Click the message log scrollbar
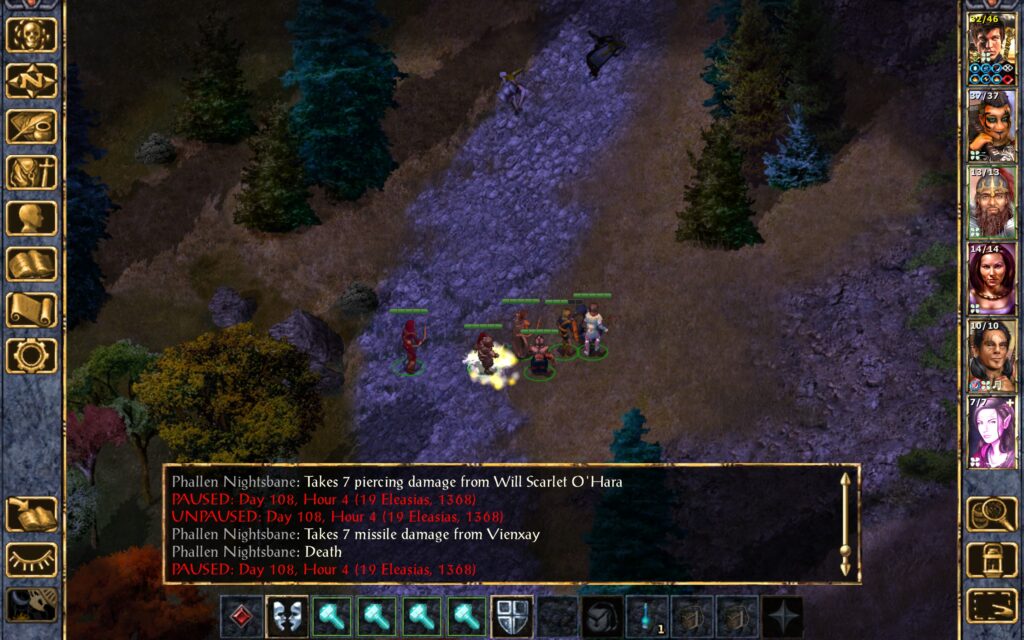The width and height of the screenshot is (1024, 640). coord(846,523)
